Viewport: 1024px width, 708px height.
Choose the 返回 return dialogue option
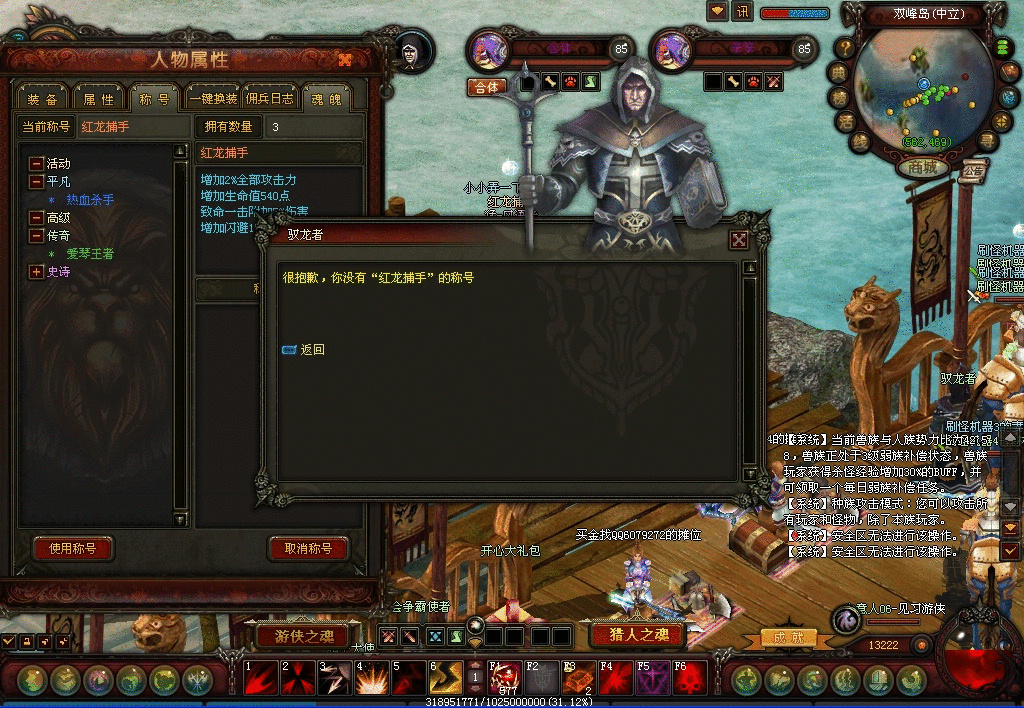(x=312, y=350)
